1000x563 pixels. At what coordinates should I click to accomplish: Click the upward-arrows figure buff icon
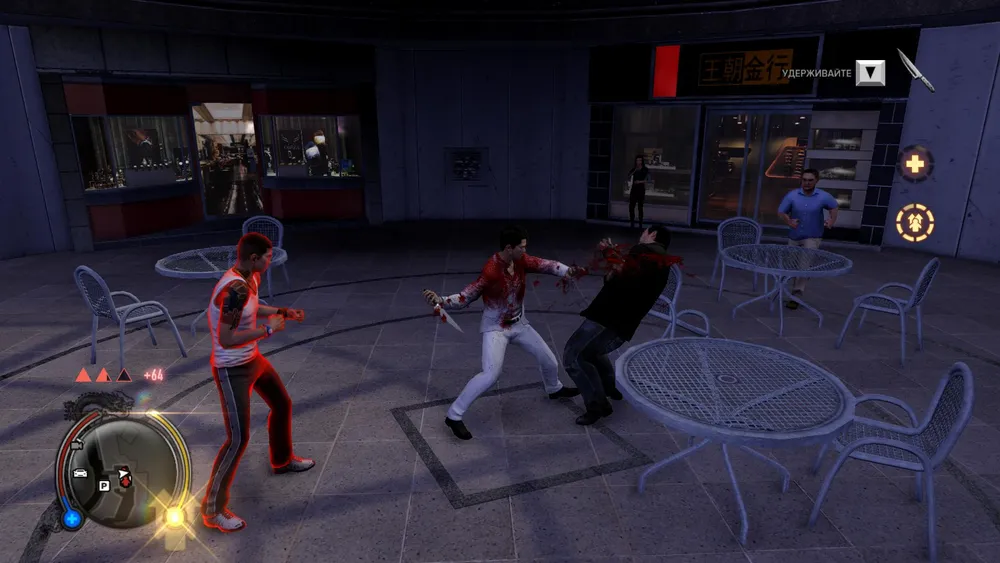tap(914, 222)
